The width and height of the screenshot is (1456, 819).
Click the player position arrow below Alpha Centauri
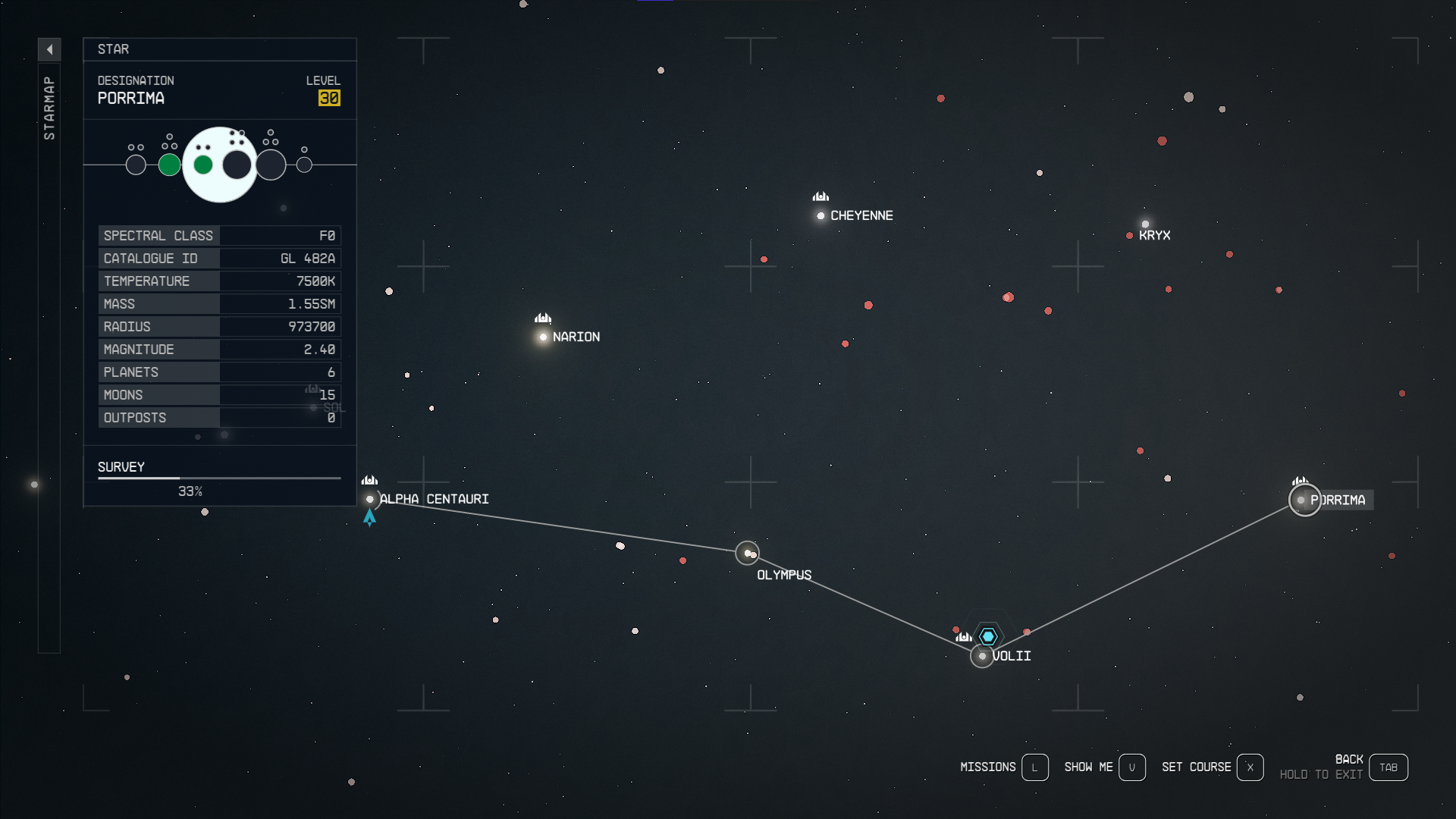pyautogui.click(x=370, y=517)
